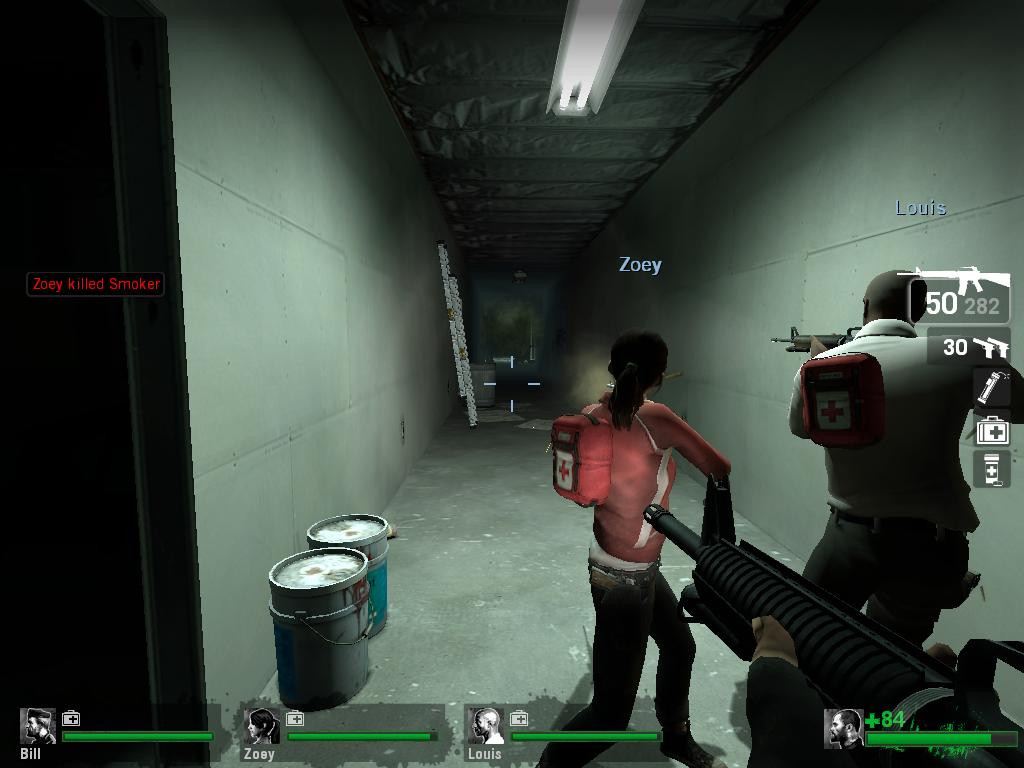Equip the pipe bomb item
The height and width of the screenshot is (768, 1024).
click(992, 388)
